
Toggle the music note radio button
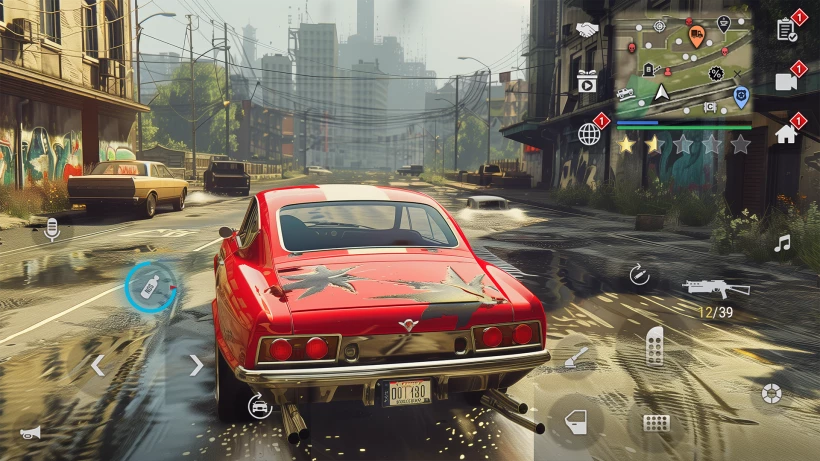[782, 243]
